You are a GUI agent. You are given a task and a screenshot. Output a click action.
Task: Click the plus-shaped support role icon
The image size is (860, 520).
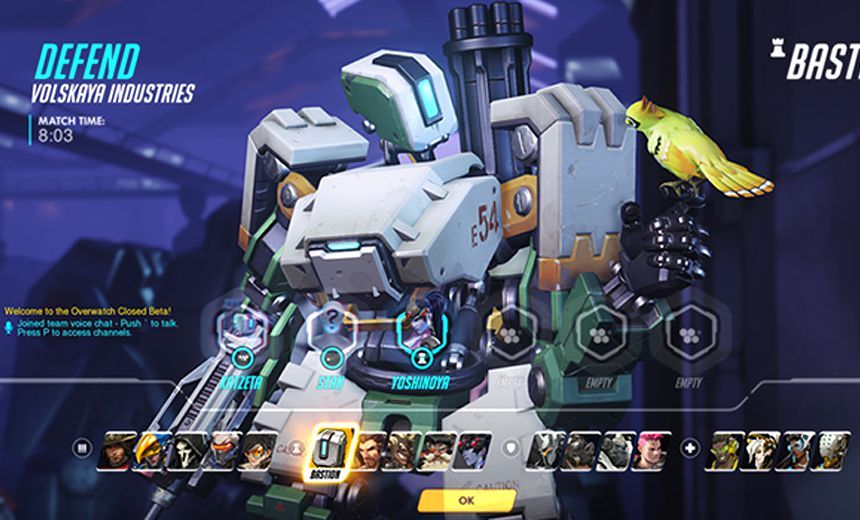[691, 449]
